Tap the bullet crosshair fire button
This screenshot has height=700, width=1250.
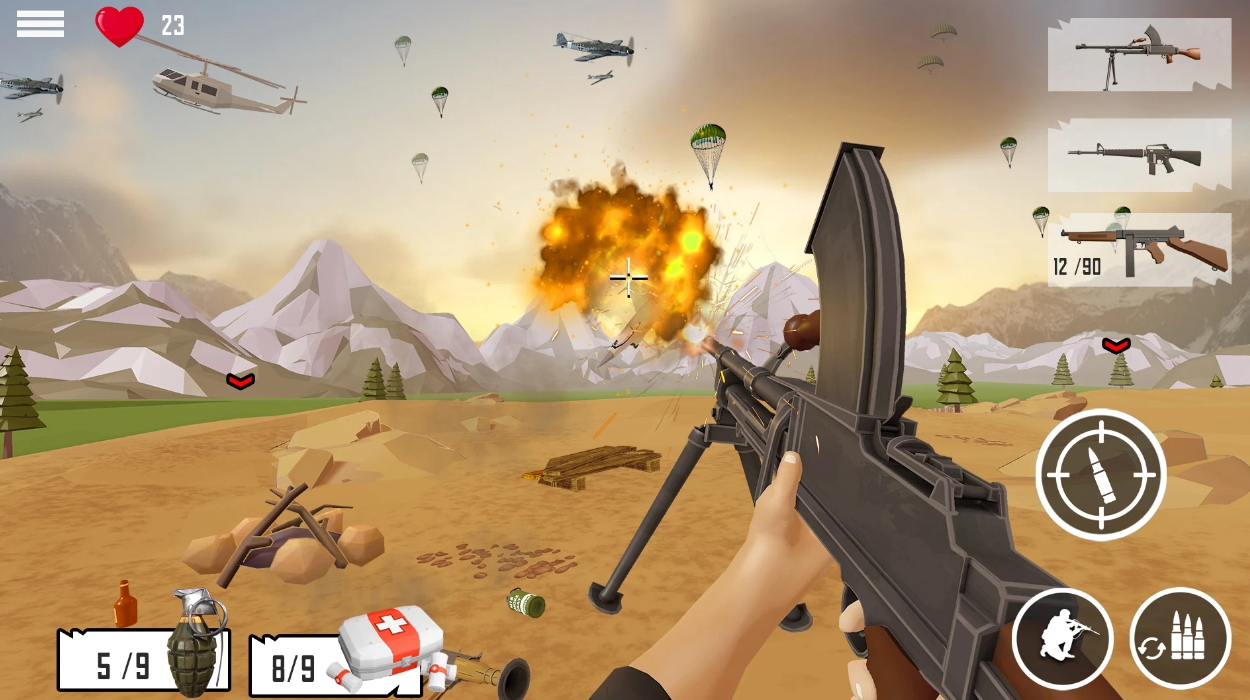click(1101, 474)
